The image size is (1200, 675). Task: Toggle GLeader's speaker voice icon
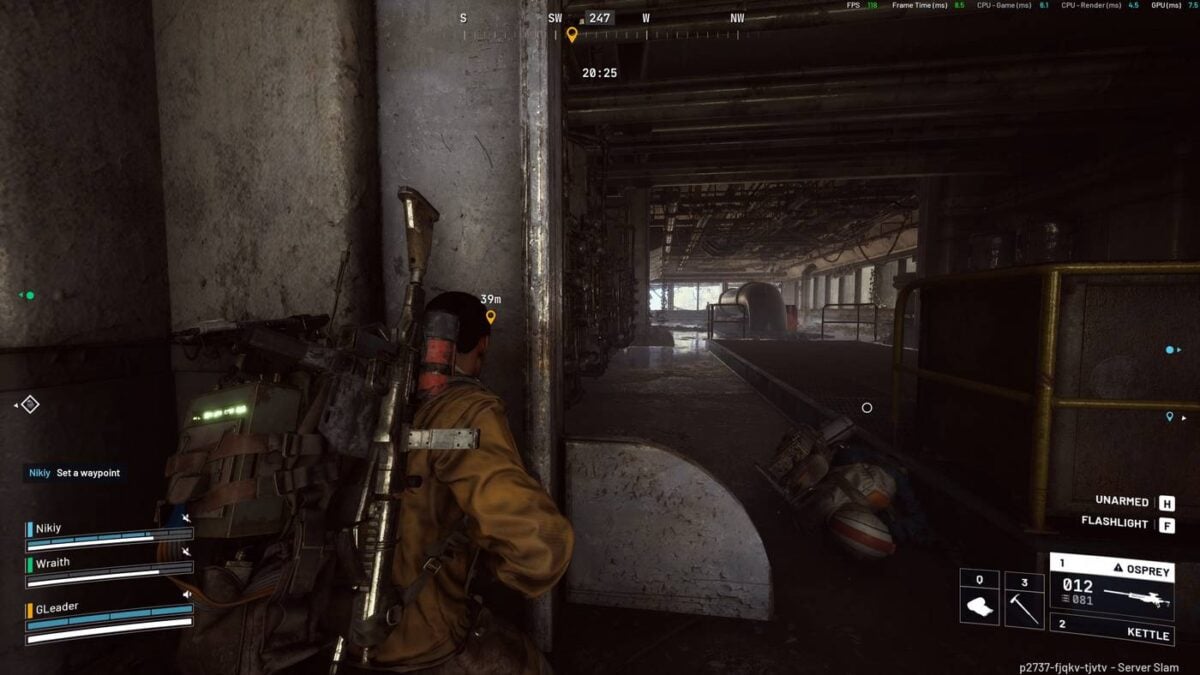click(x=187, y=594)
